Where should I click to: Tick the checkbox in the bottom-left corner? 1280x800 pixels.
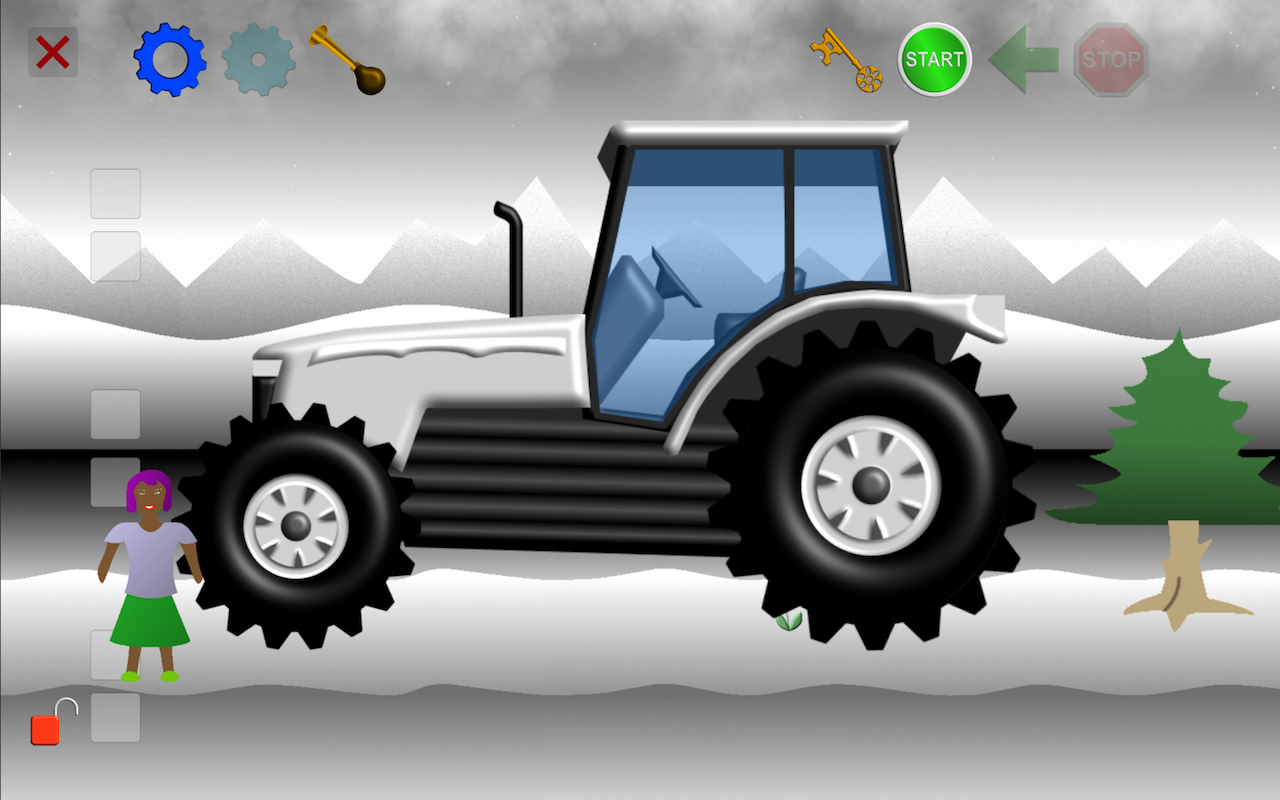(x=115, y=718)
